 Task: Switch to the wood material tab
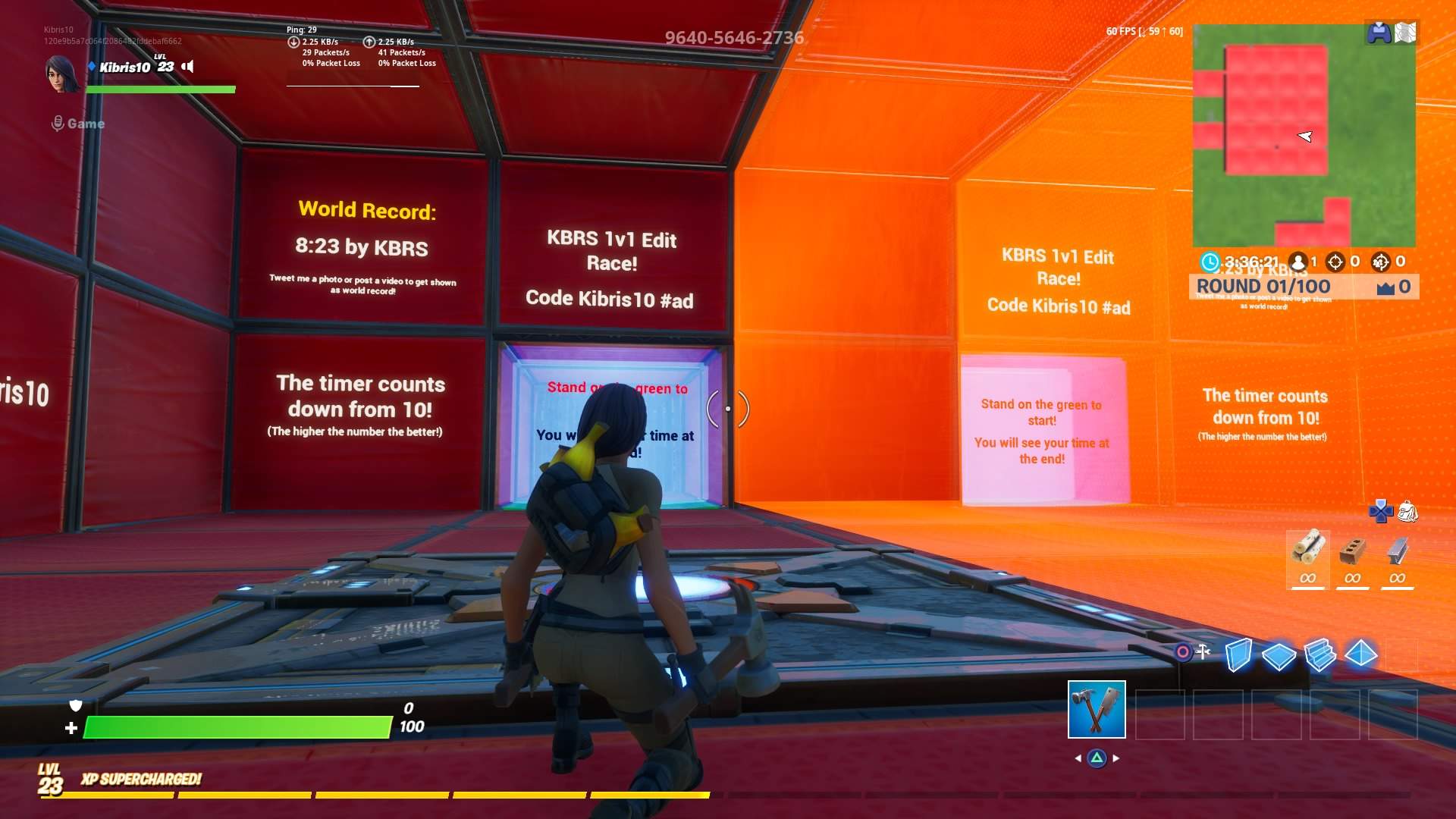[1308, 561]
